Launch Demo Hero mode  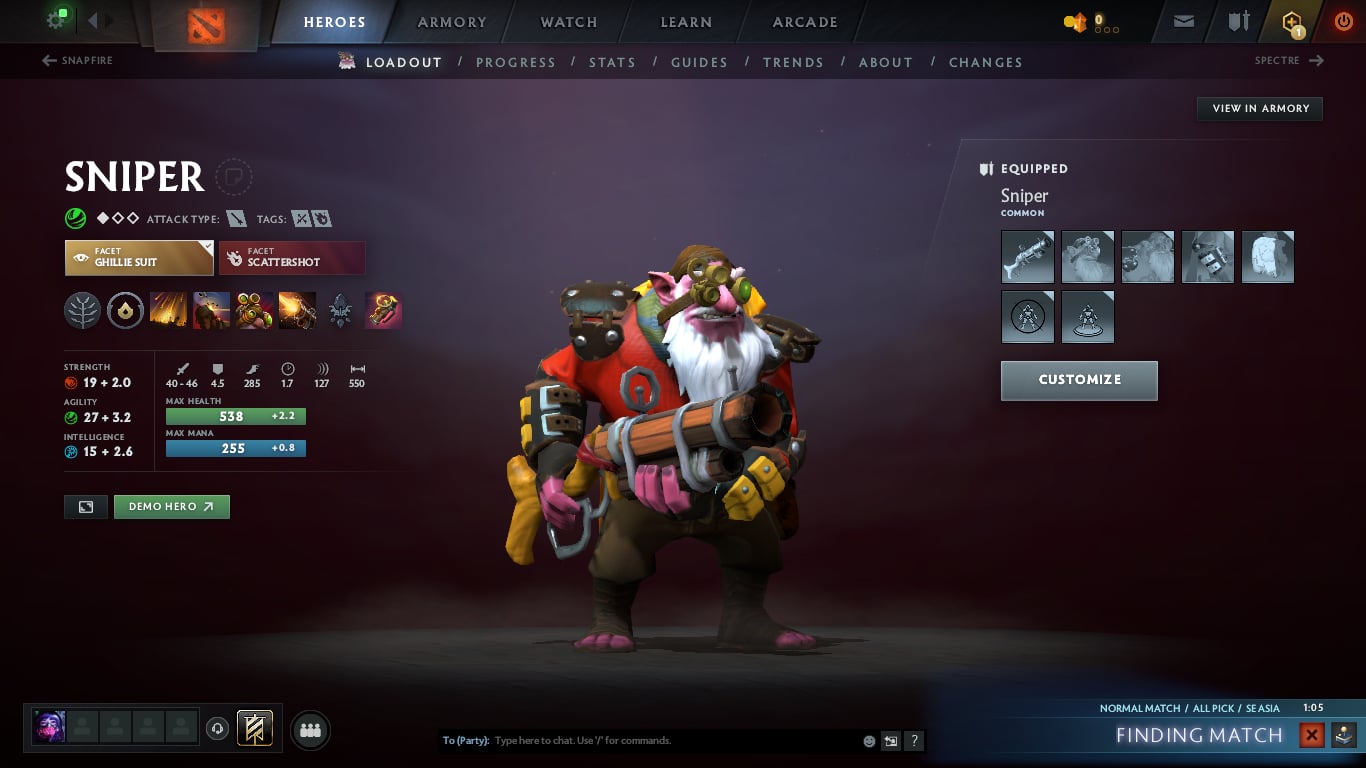click(171, 507)
